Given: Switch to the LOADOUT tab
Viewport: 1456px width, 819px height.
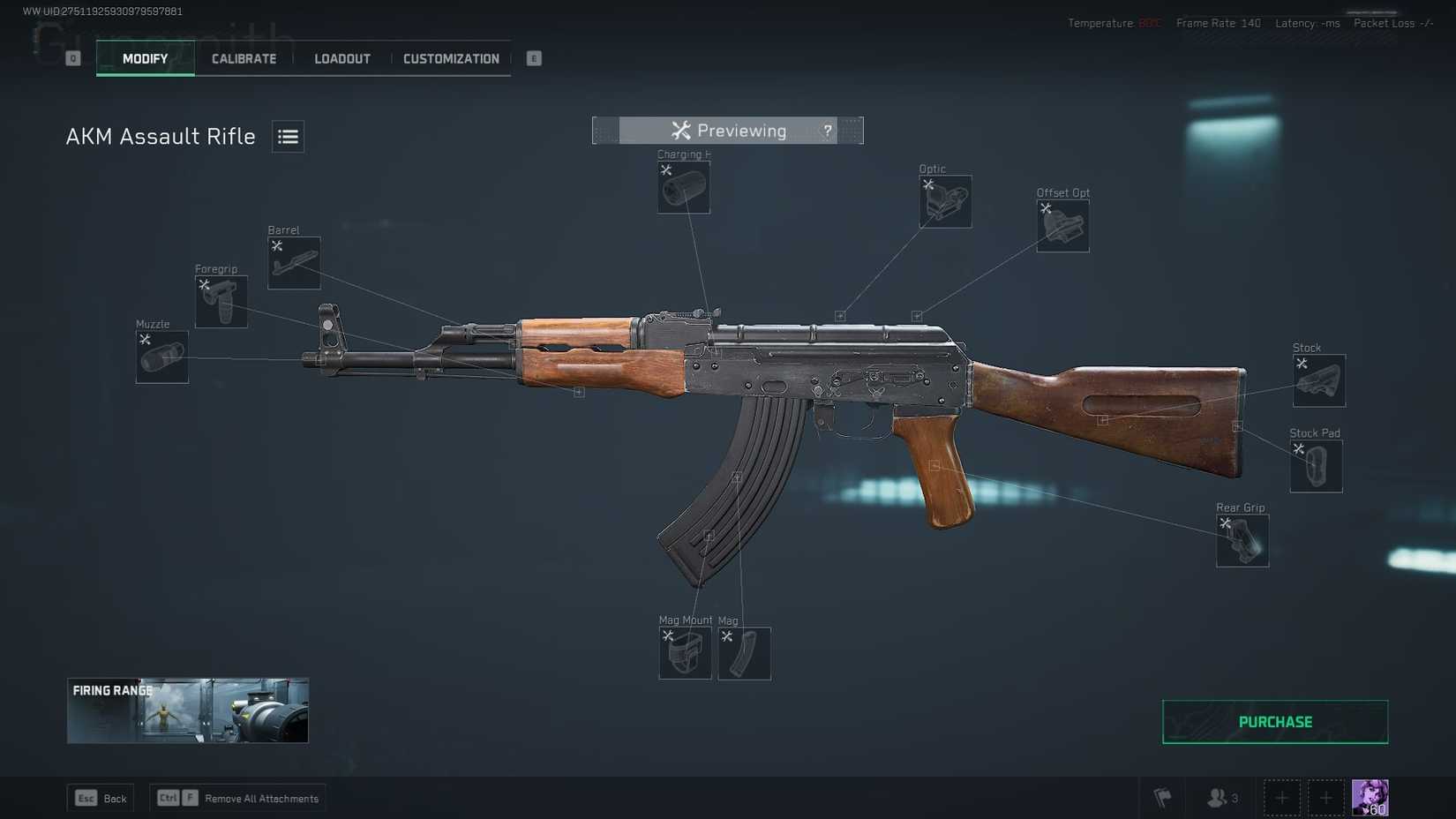Looking at the screenshot, I should coord(341,58).
